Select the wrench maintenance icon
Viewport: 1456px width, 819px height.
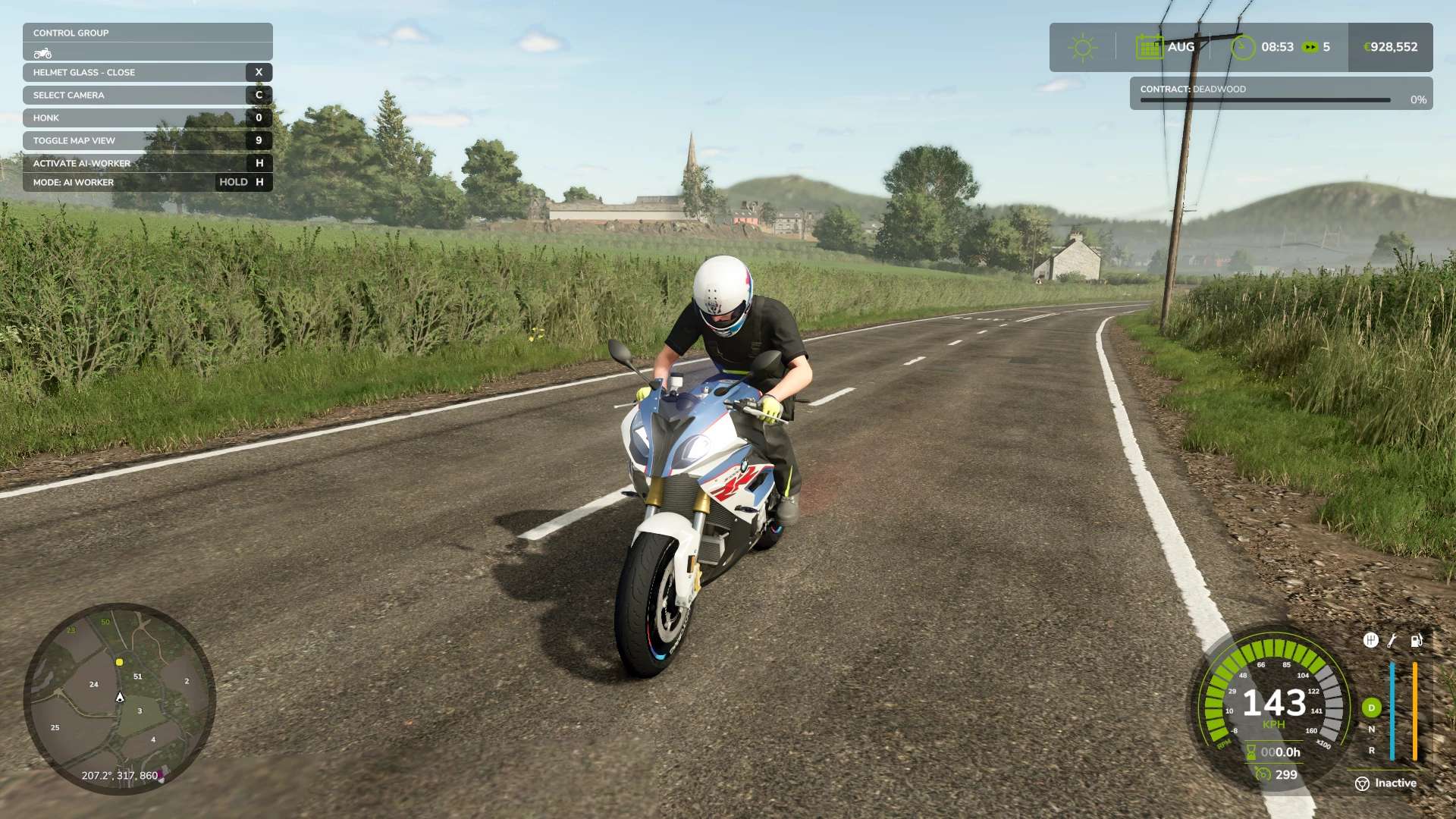pyautogui.click(x=1392, y=641)
